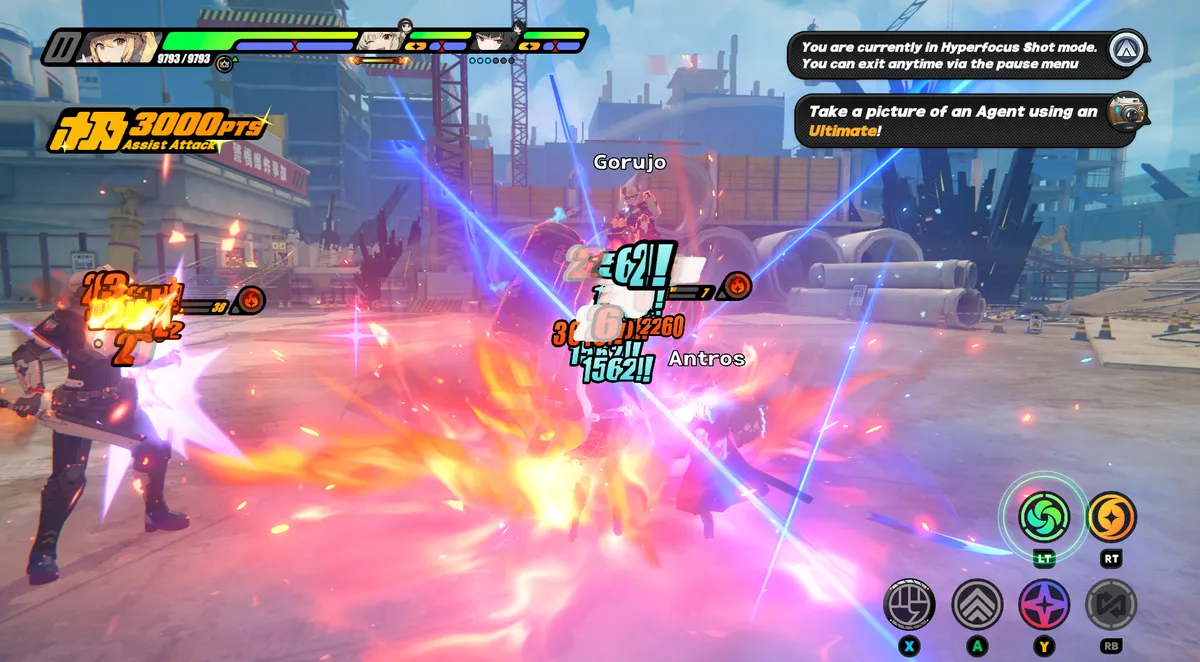Screen dimensions: 1200x662
Task: Switch to the white-haired agent portrait
Action: pos(383,40)
